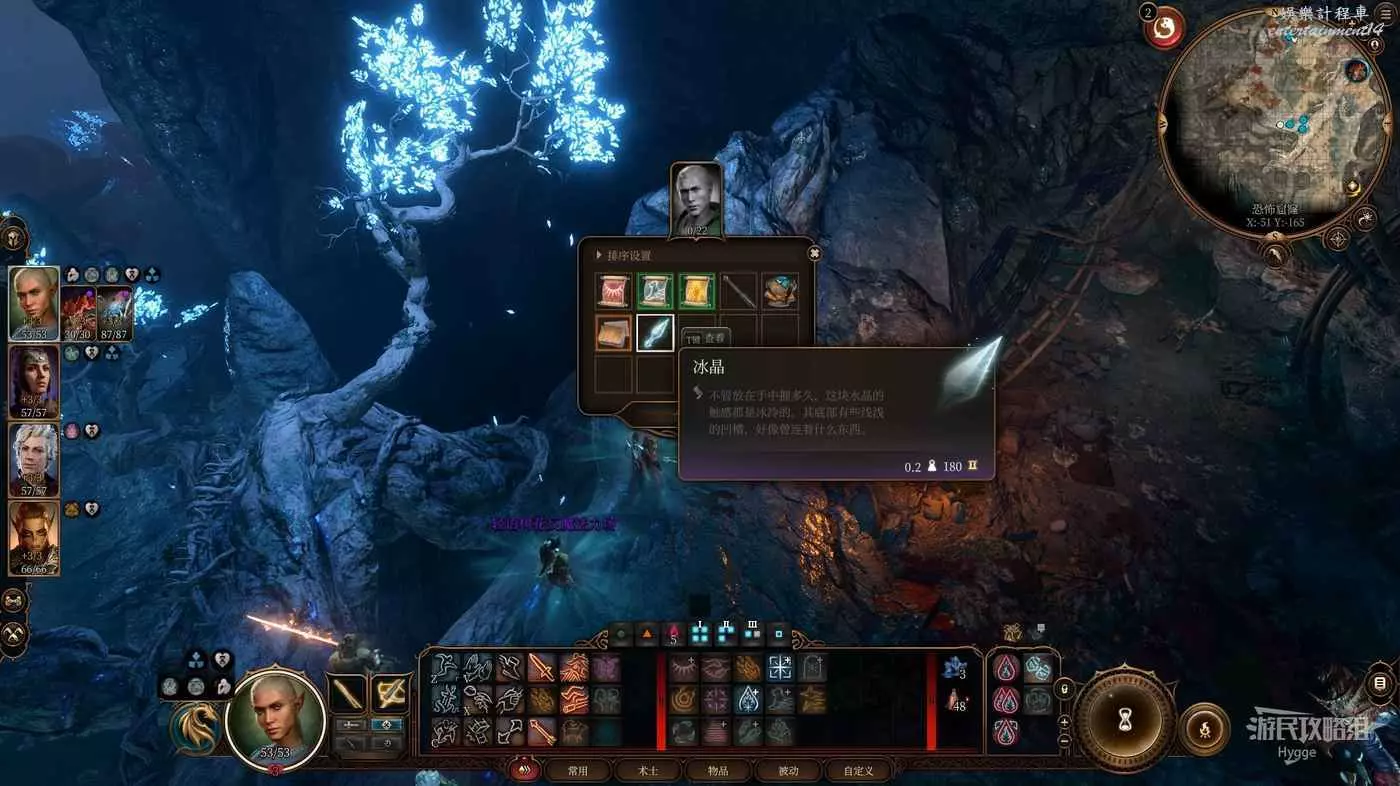Show the 被动 hotbar tab
This screenshot has height=786, width=1400.
[789, 771]
